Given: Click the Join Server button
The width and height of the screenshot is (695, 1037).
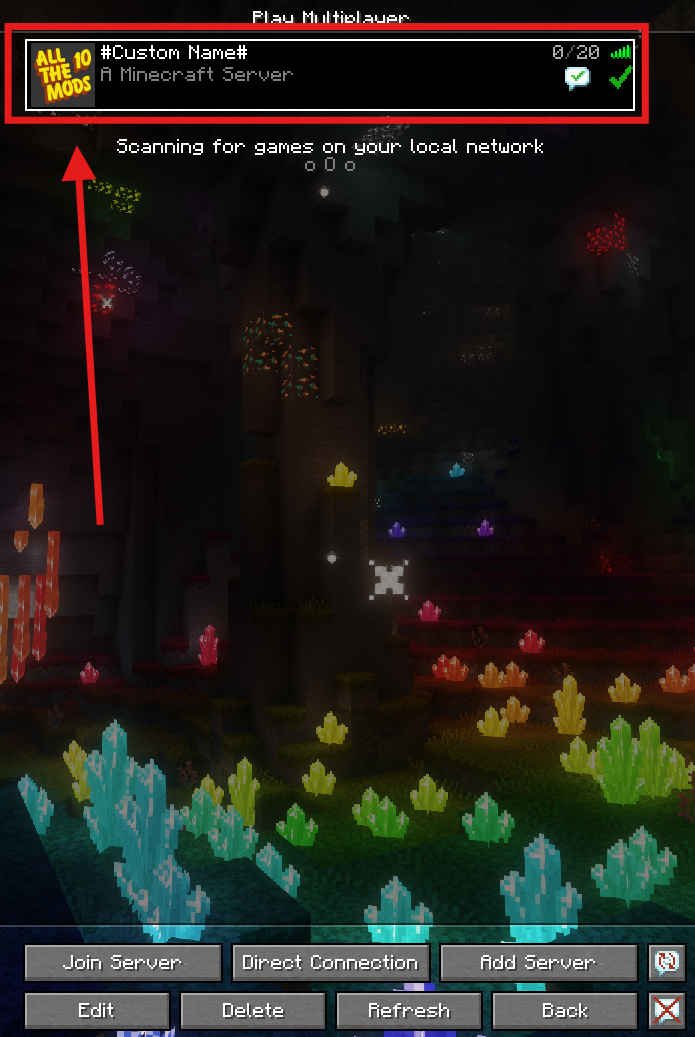Looking at the screenshot, I should (x=123, y=963).
